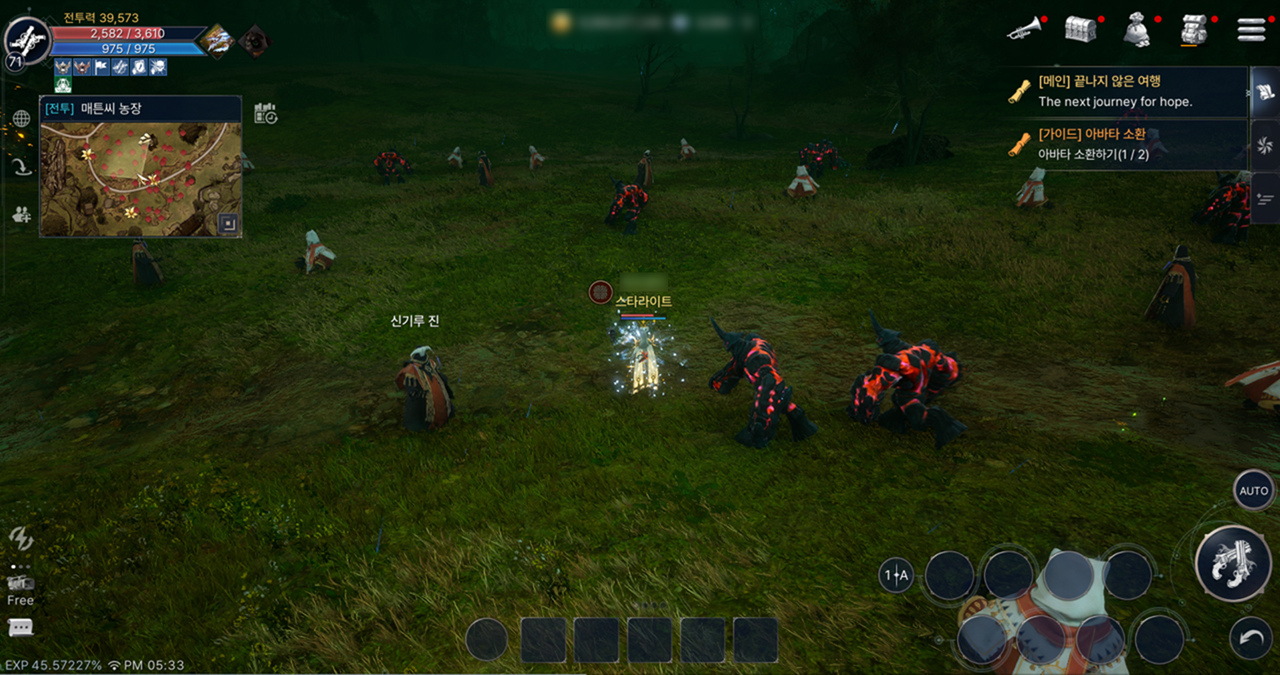Switch to the list-lines side tab
The image size is (1280, 675).
[x=1264, y=193]
